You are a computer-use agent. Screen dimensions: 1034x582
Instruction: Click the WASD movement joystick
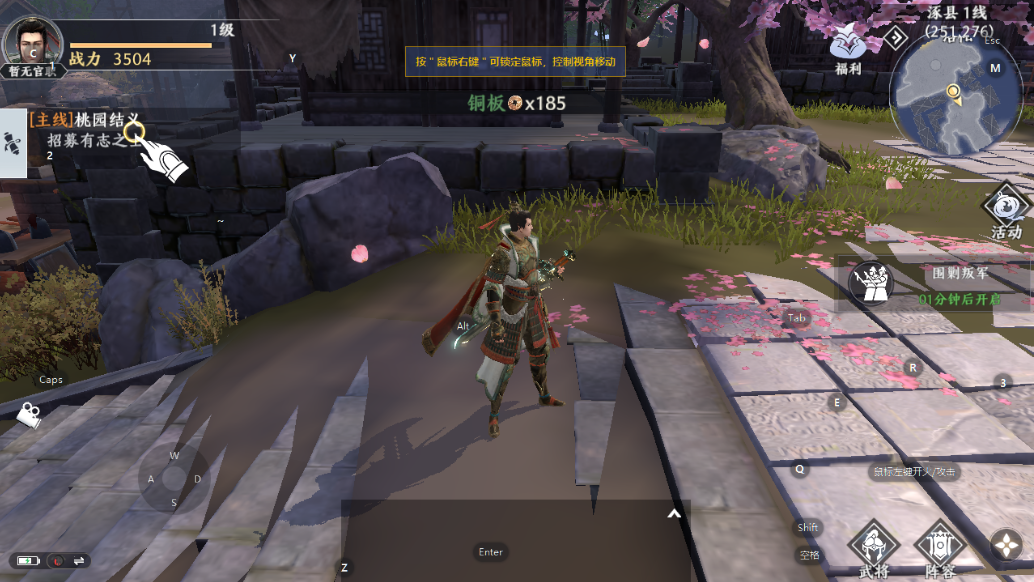coord(173,479)
